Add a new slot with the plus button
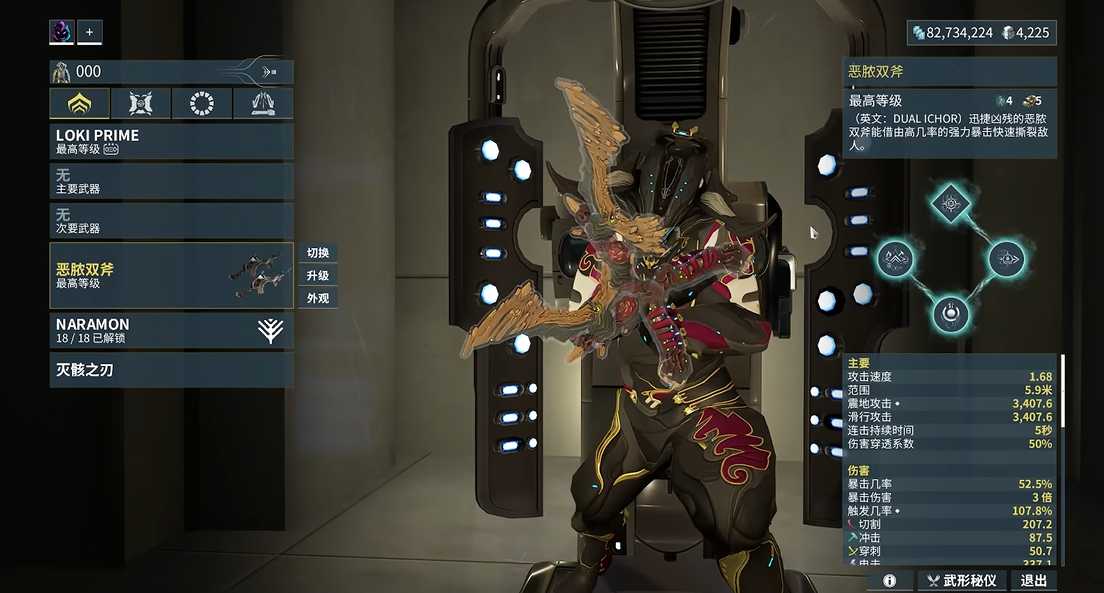Image resolution: width=1104 pixels, height=593 pixels. (x=89, y=32)
